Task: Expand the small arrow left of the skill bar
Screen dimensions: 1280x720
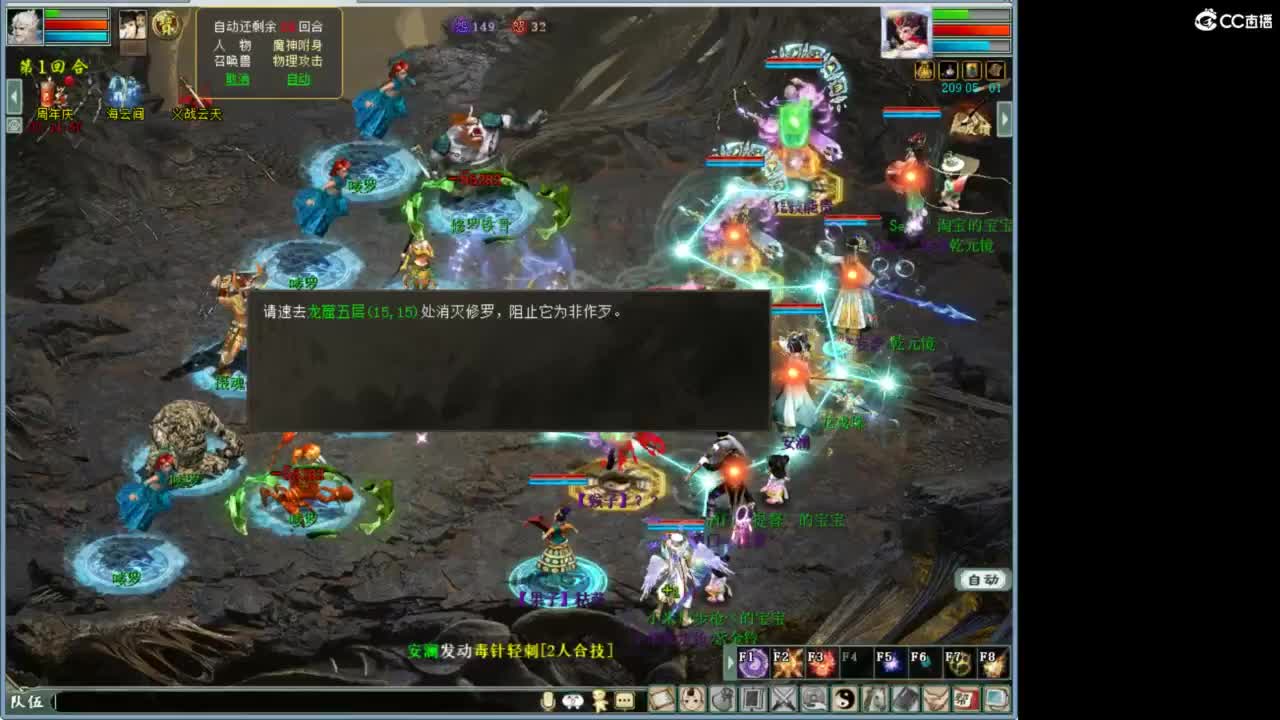Action: pyautogui.click(x=729, y=663)
